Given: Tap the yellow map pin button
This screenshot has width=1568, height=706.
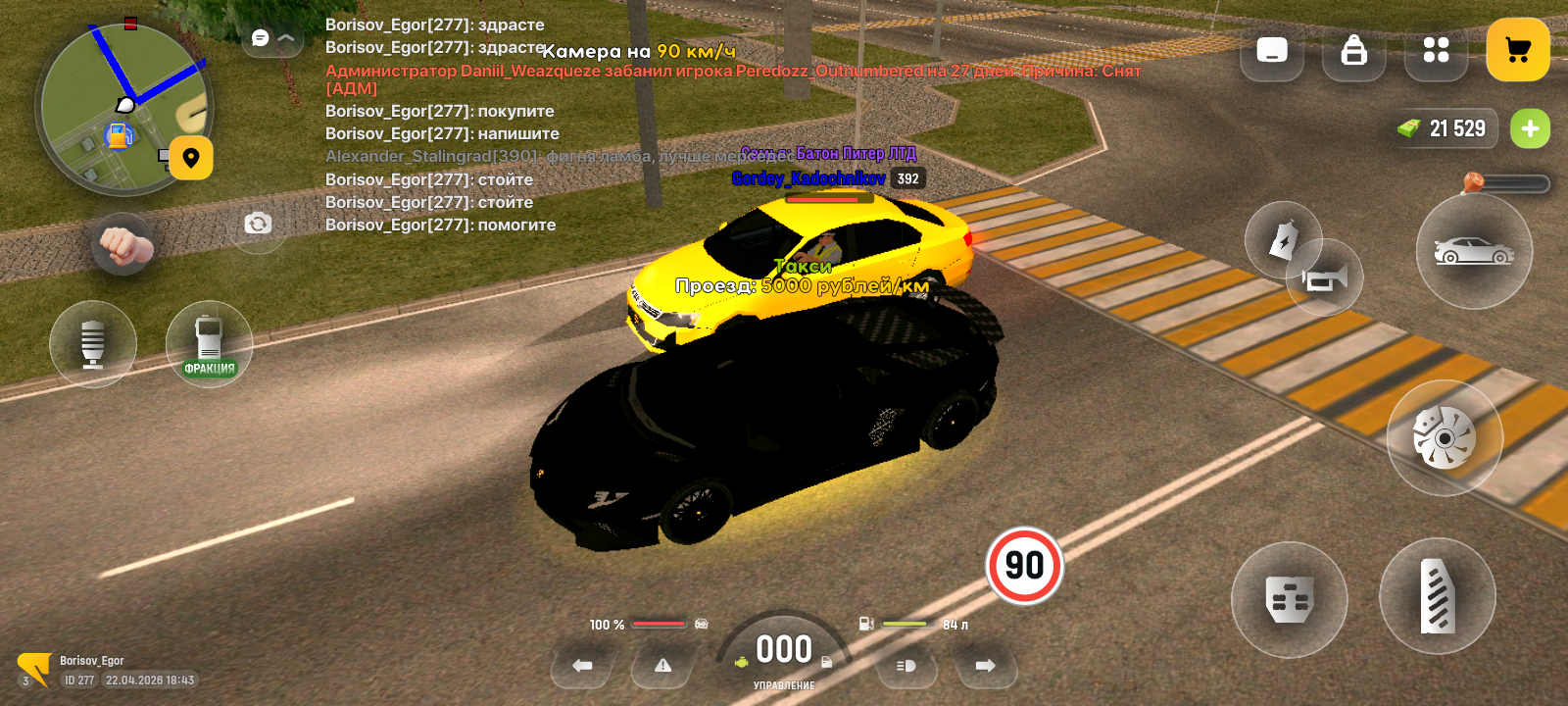Looking at the screenshot, I should point(191,158).
